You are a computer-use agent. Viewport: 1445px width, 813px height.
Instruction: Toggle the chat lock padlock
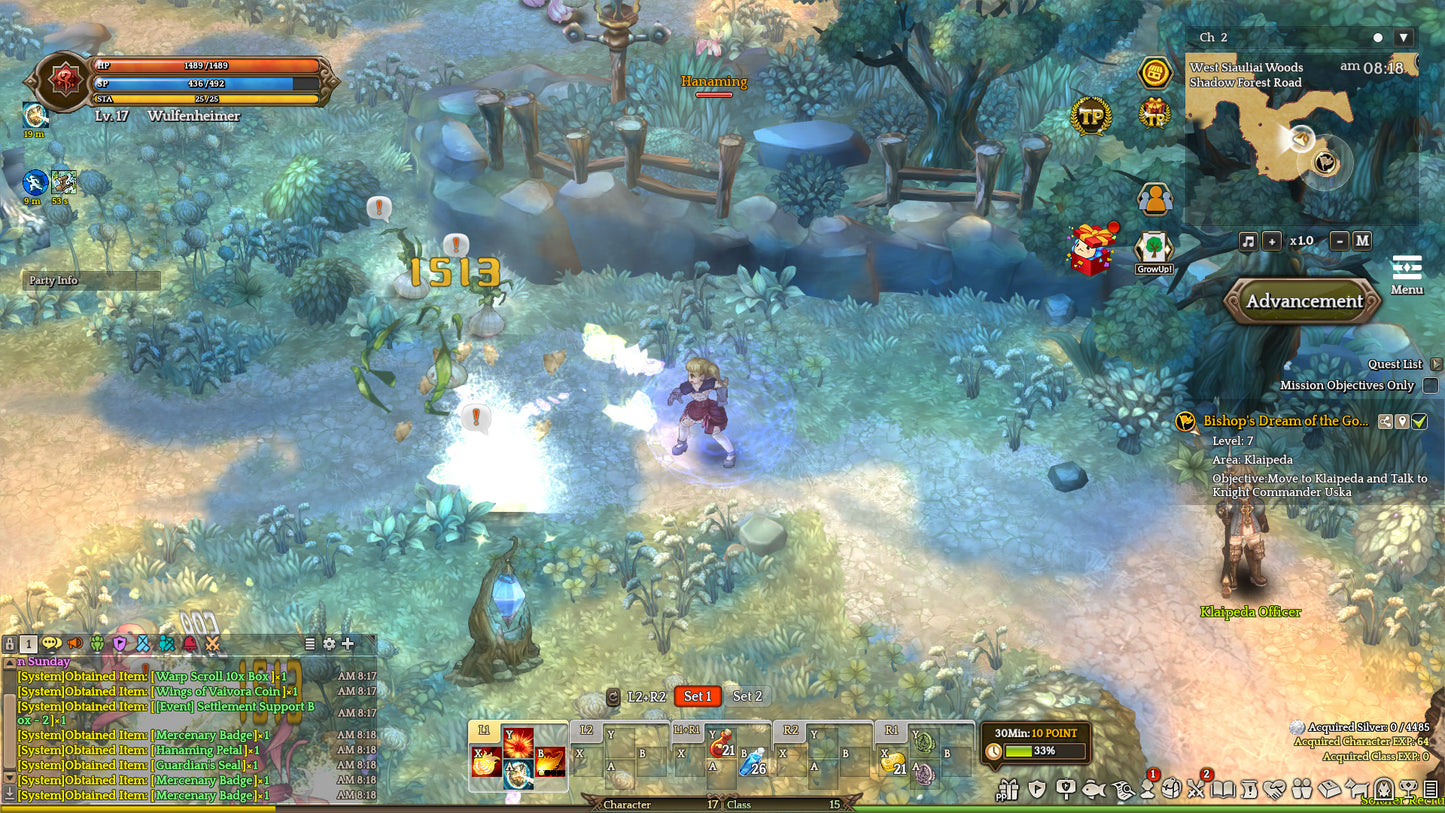coord(10,645)
